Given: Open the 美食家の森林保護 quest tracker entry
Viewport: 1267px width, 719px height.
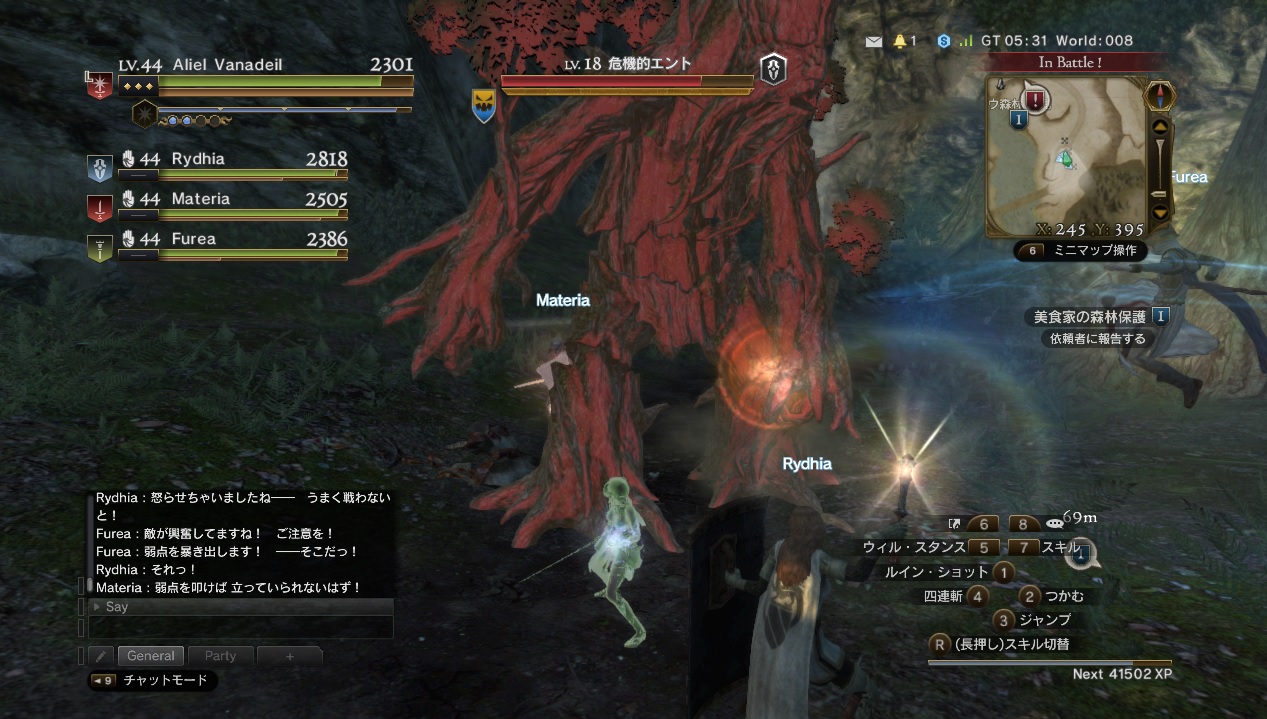Looking at the screenshot, I should click(1090, 317).
